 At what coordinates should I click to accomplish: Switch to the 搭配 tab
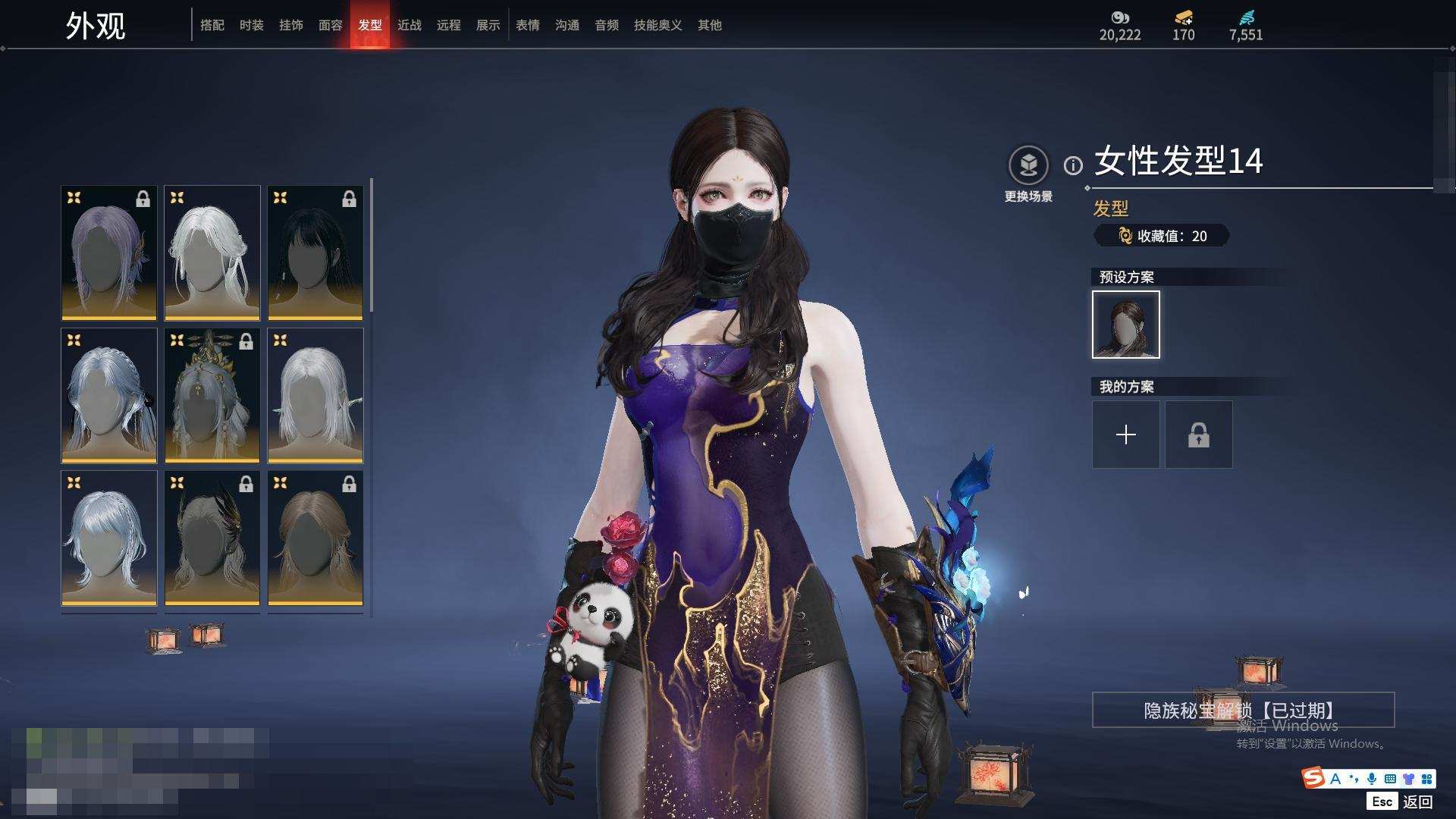212,25
